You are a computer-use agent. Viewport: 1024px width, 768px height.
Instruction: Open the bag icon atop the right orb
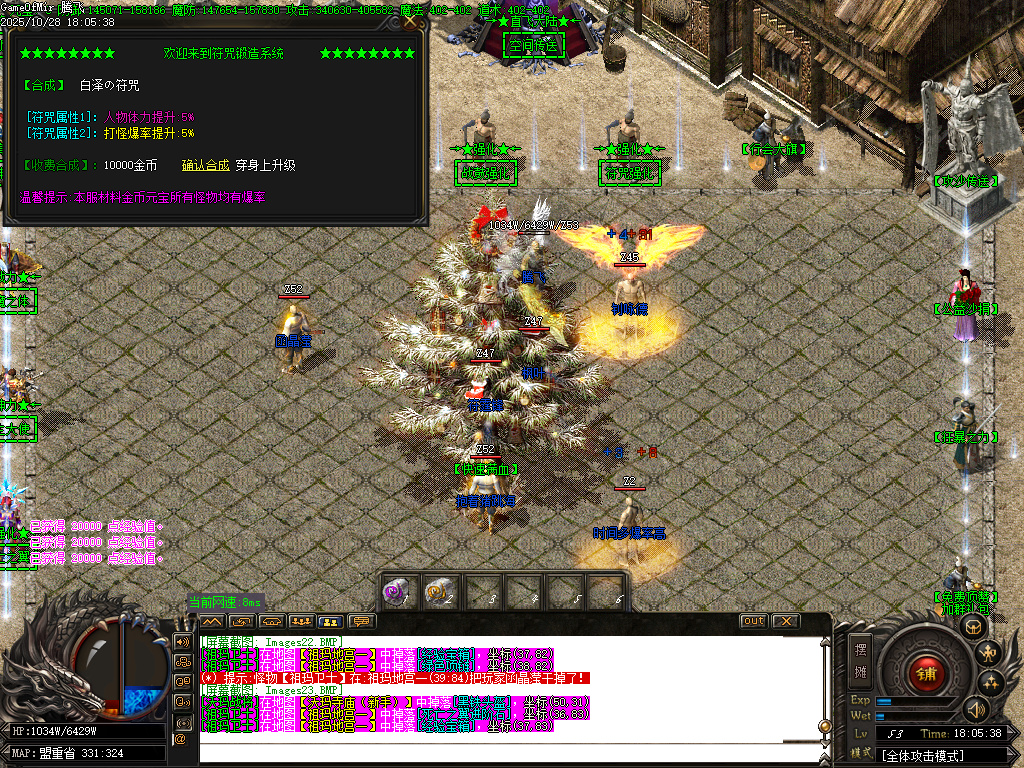[x=972, y=627]
